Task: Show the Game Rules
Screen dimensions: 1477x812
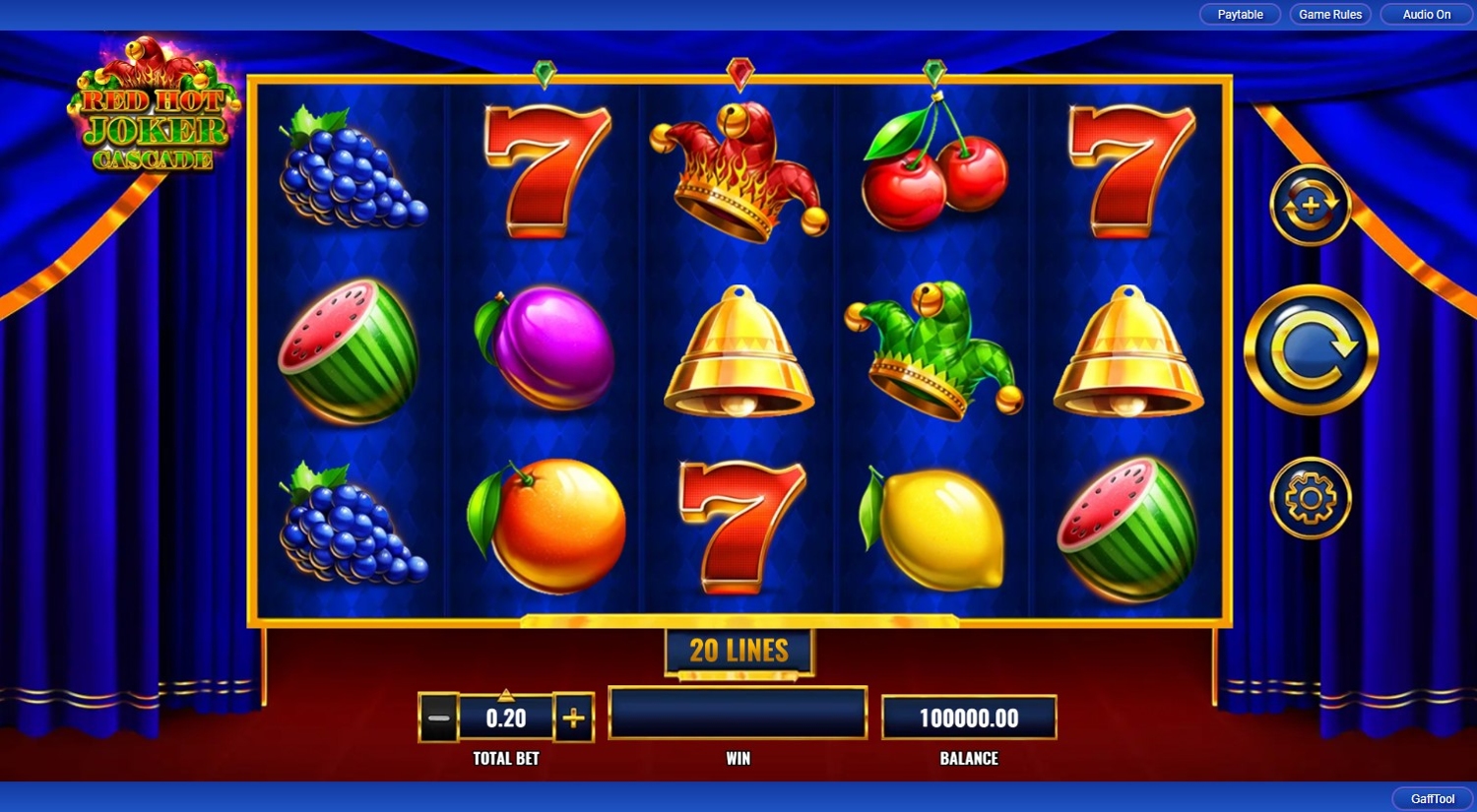Action: click(1330, 15)
